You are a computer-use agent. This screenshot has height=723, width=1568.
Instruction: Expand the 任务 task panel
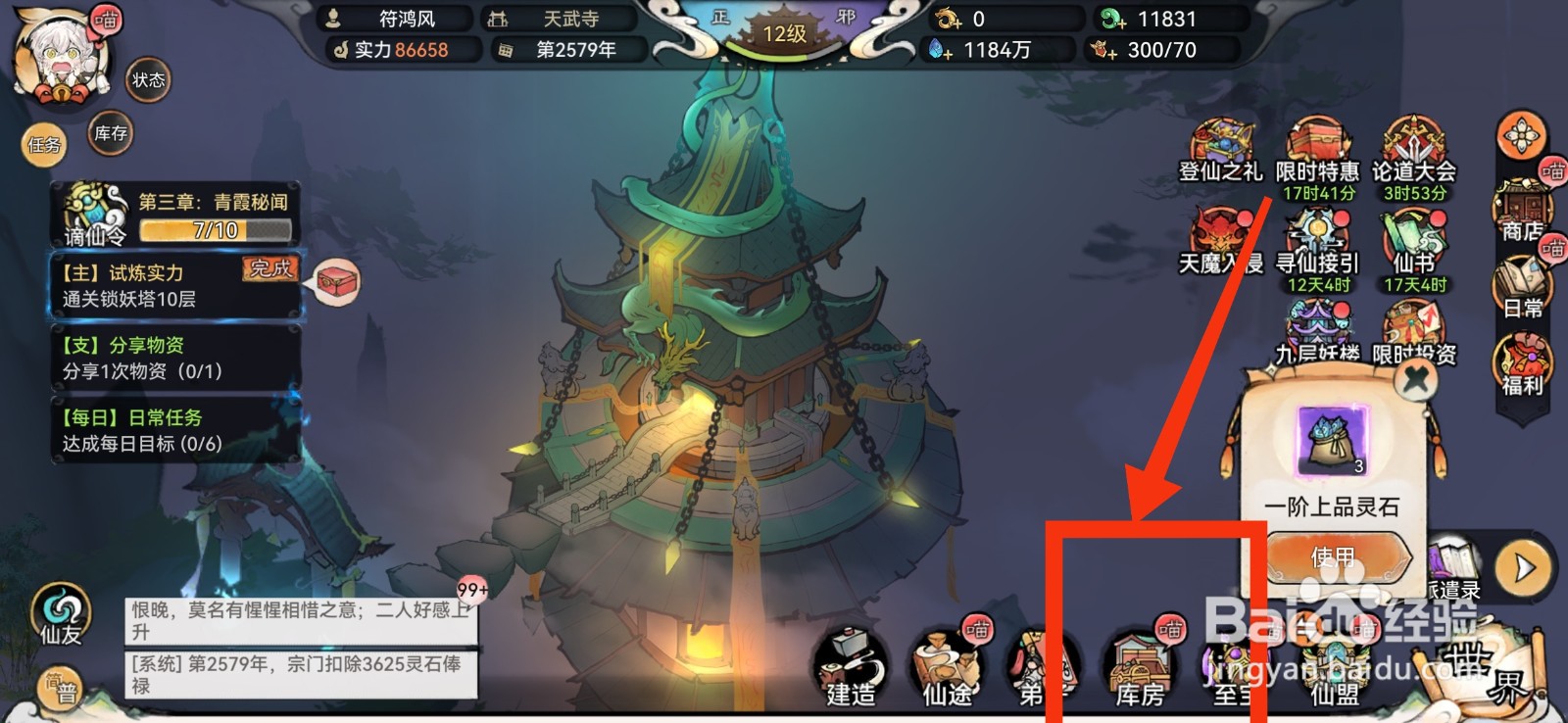[x=43, y=145]
